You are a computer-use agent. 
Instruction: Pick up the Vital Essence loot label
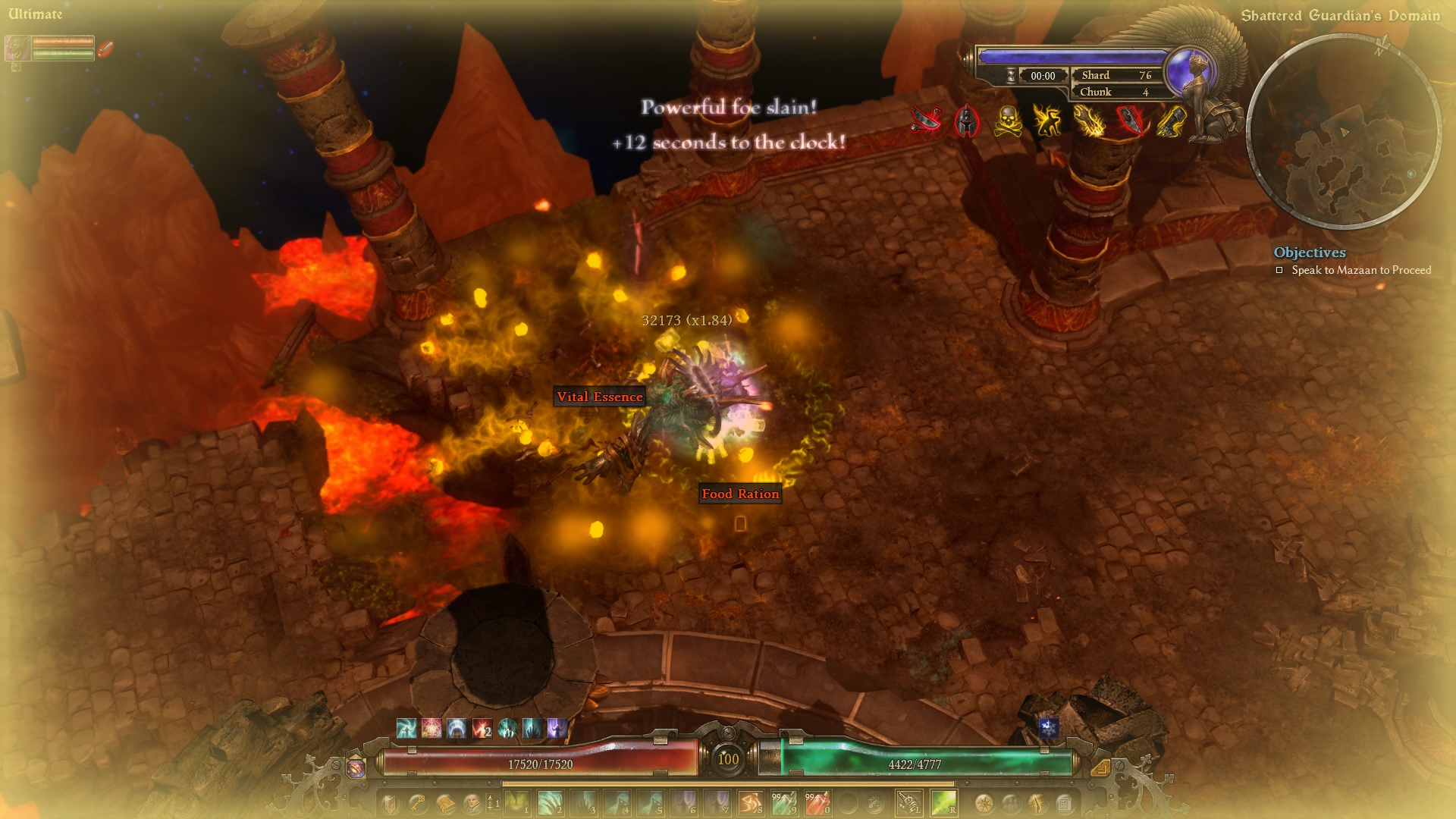click(599, 397)
